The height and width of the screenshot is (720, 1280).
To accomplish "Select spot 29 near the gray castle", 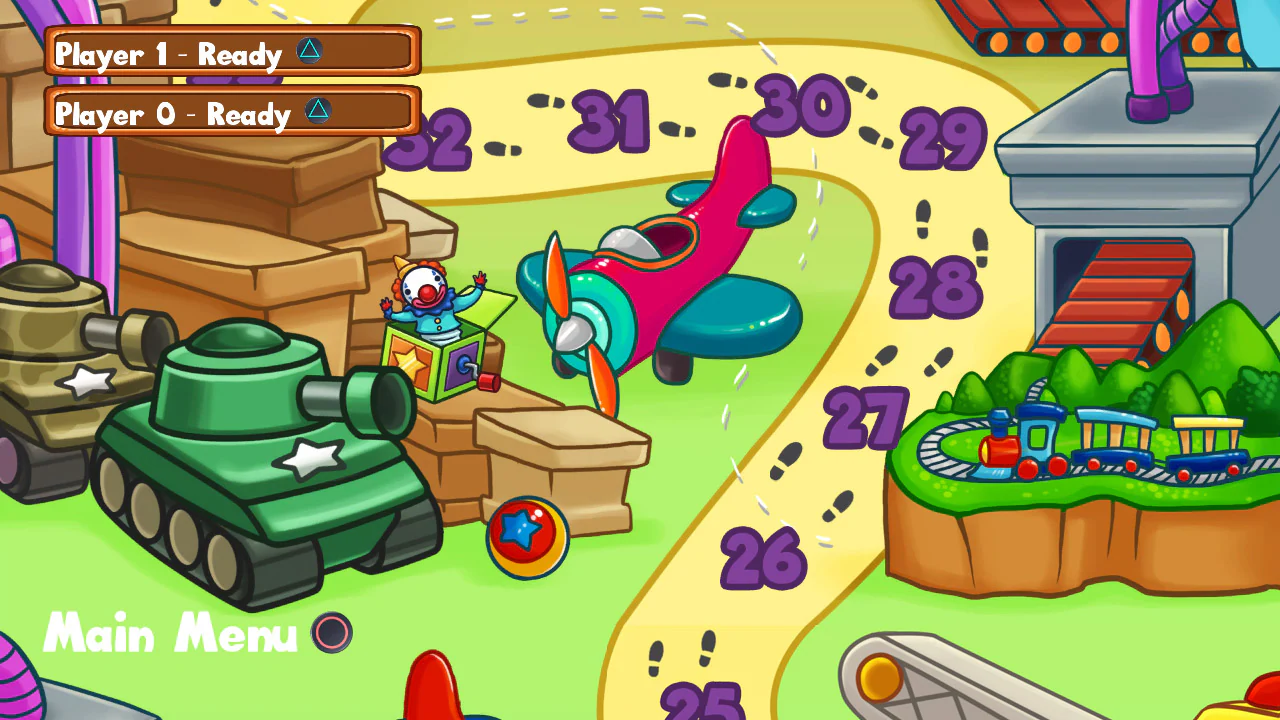I will 944,137.
